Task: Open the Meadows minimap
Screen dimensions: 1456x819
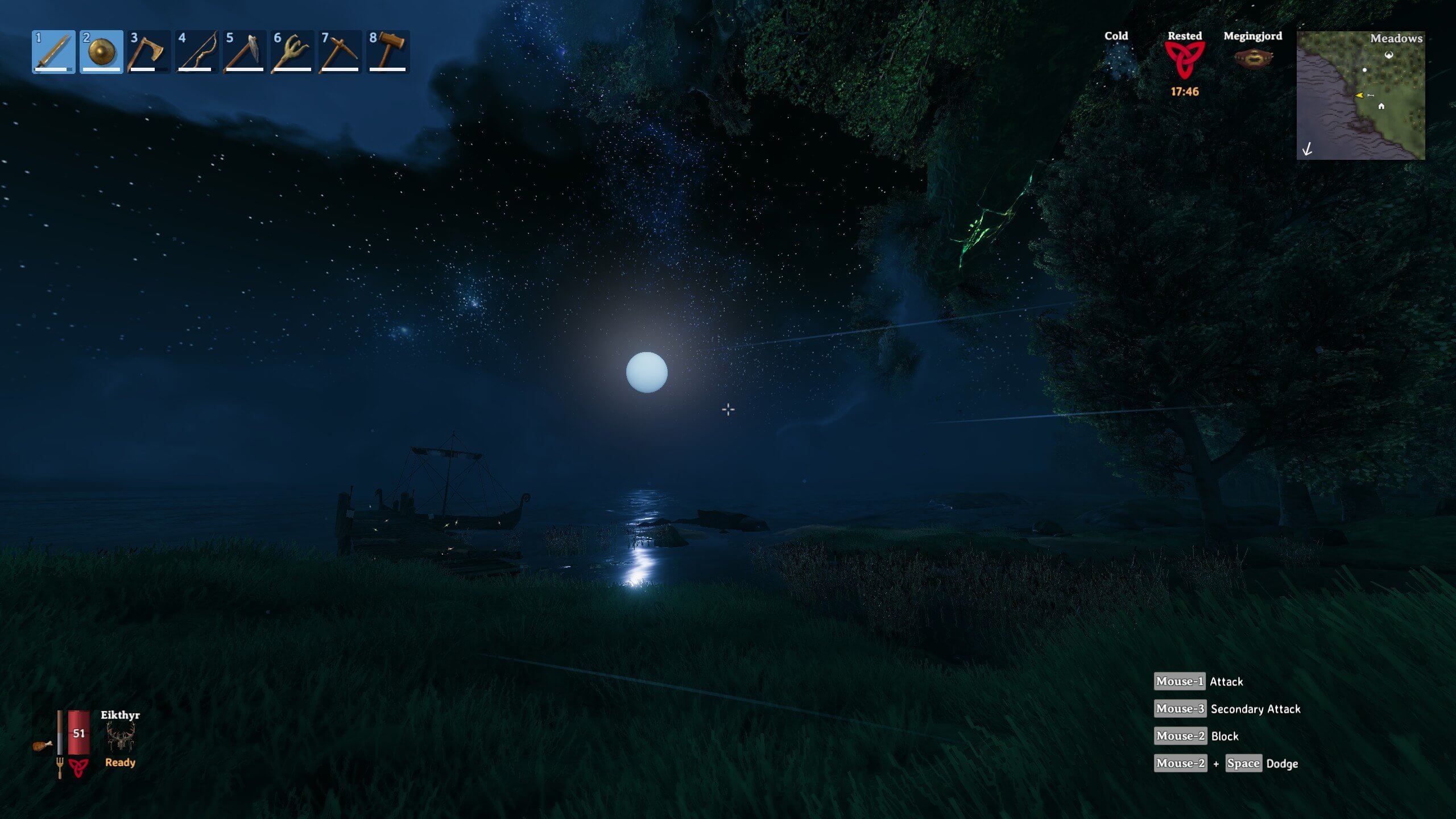Action: pyautogui.click(x=1360, y=96)
